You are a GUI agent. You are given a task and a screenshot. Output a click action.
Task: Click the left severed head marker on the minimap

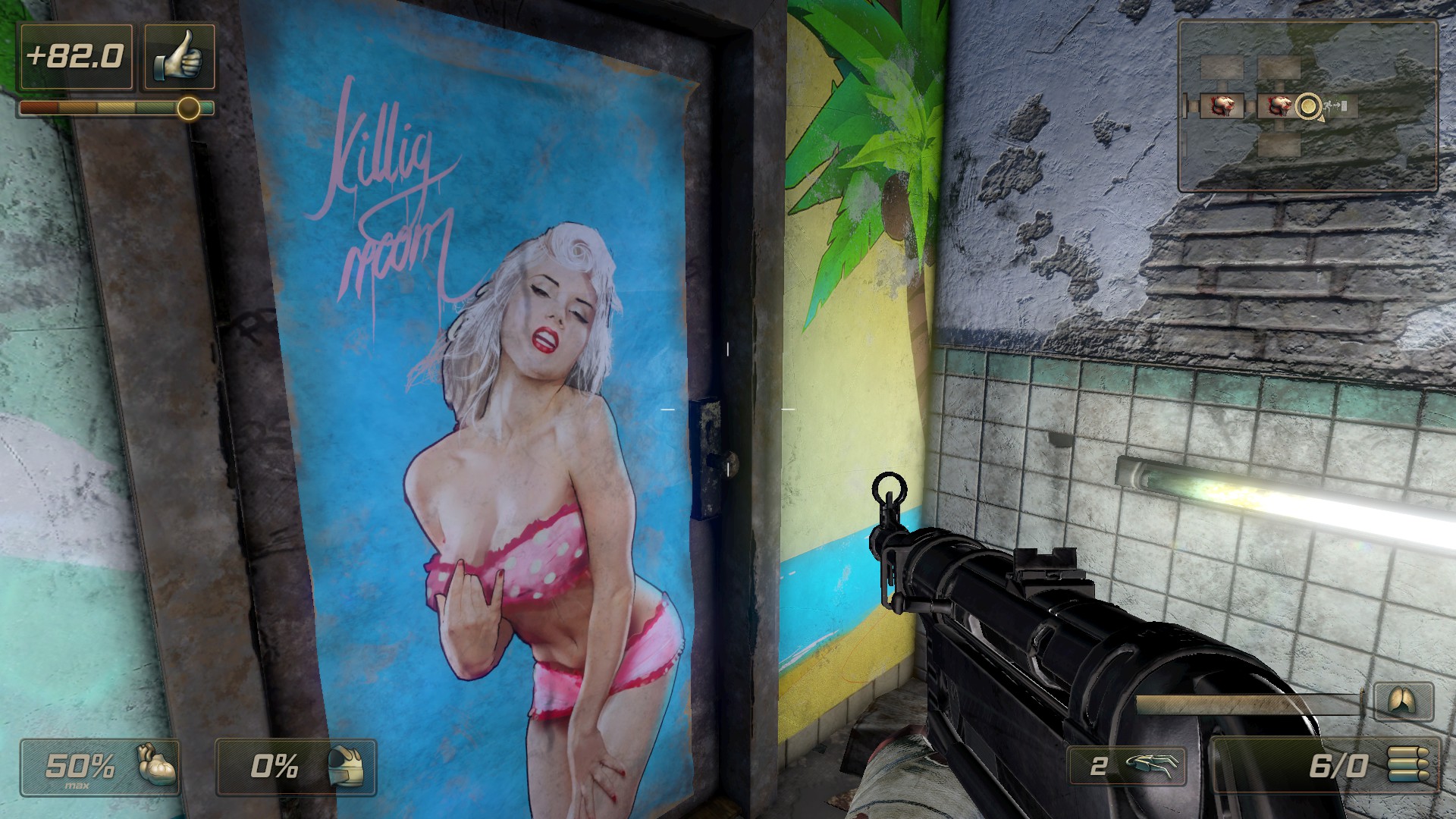[1222, 106]
